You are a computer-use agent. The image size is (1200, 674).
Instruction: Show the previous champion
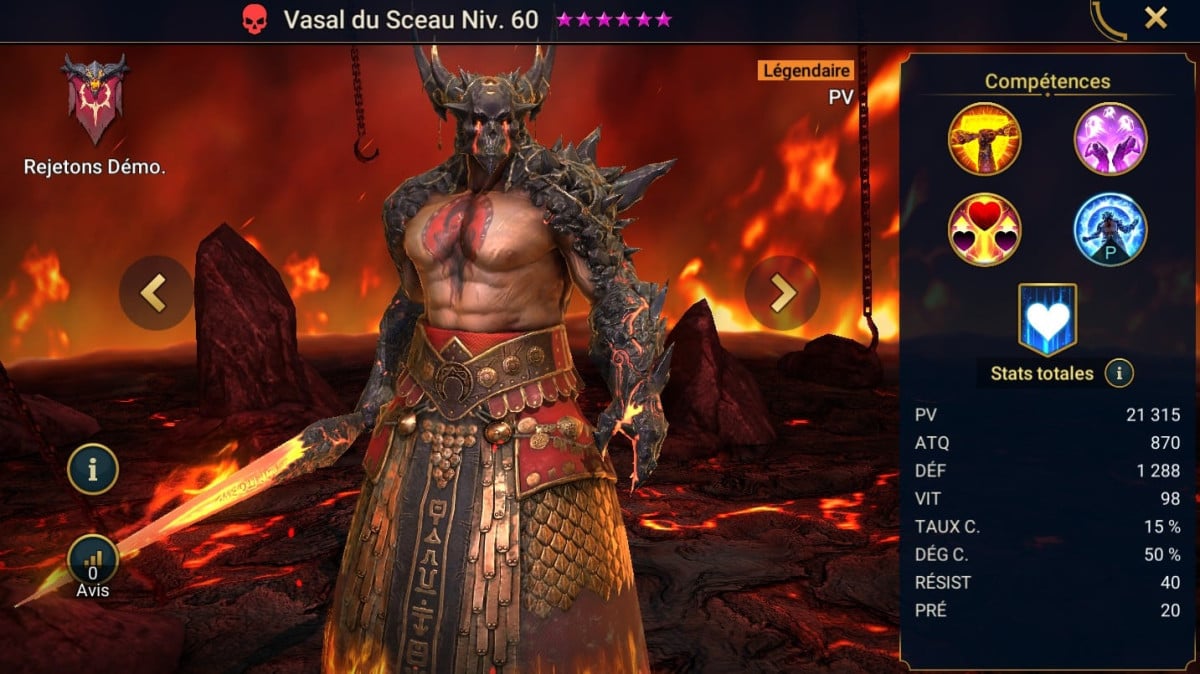155,293
